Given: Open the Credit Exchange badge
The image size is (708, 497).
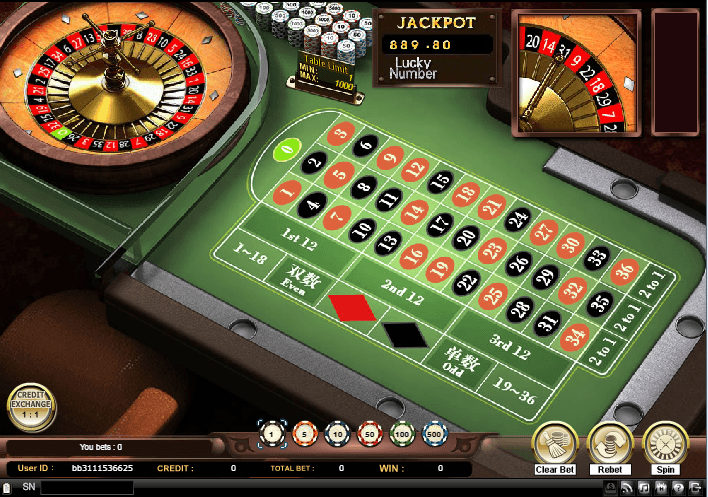Looking at the screenshot, I should (x=31, y=406).
